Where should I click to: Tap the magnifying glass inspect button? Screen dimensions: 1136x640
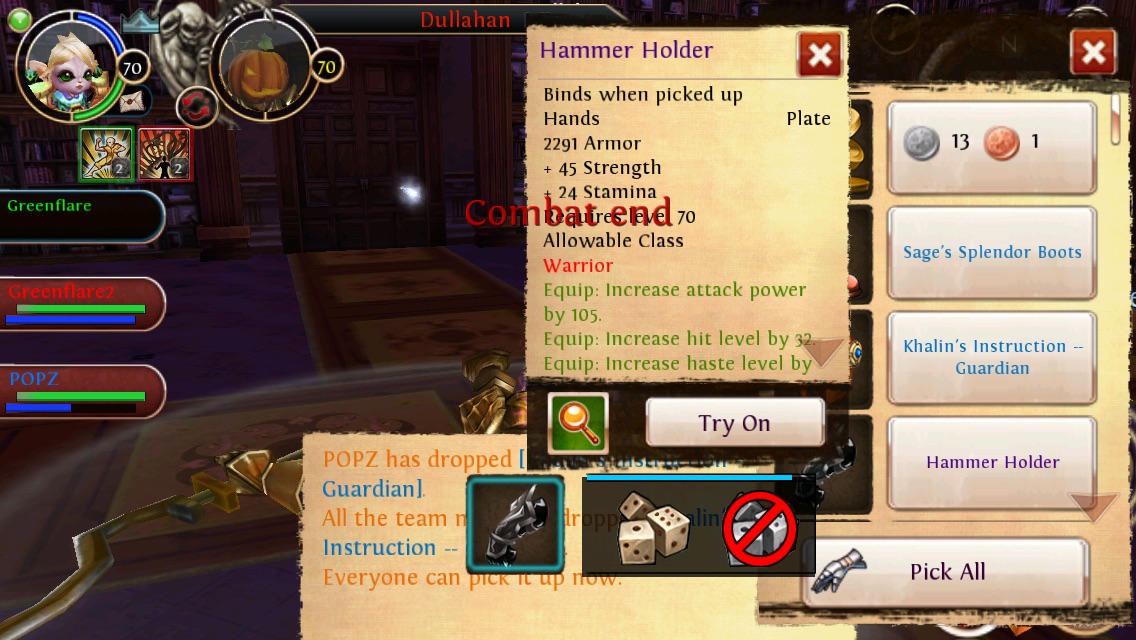578,423
